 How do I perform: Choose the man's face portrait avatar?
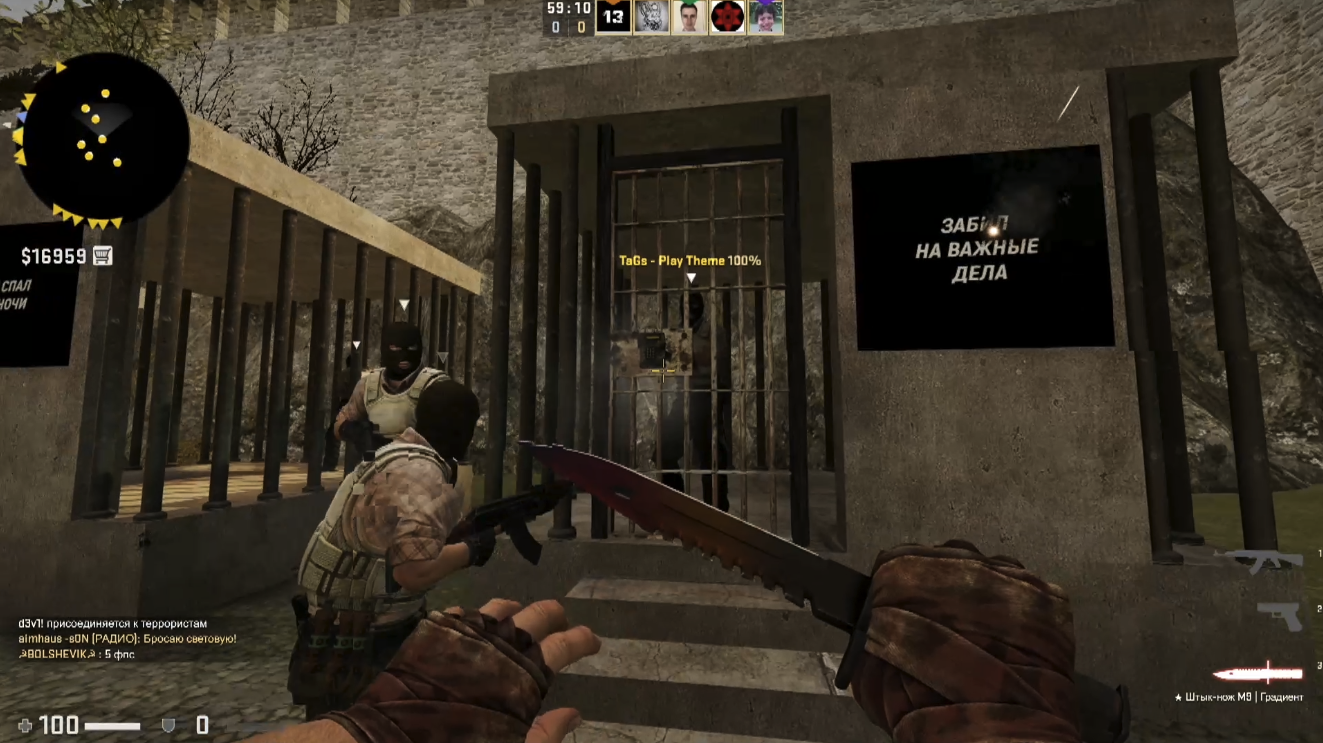(689, 17)
